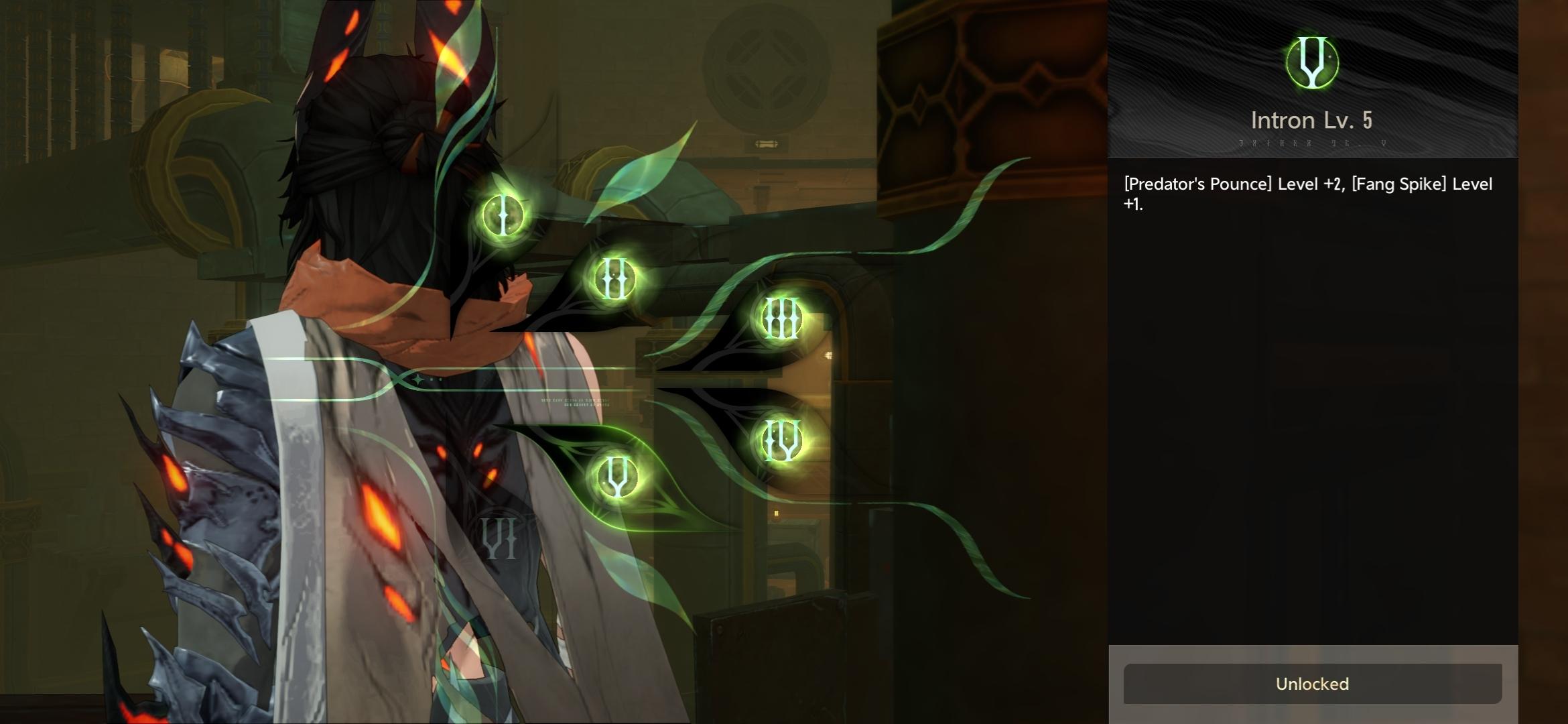Open the Intron IV node

pos(781,440)
